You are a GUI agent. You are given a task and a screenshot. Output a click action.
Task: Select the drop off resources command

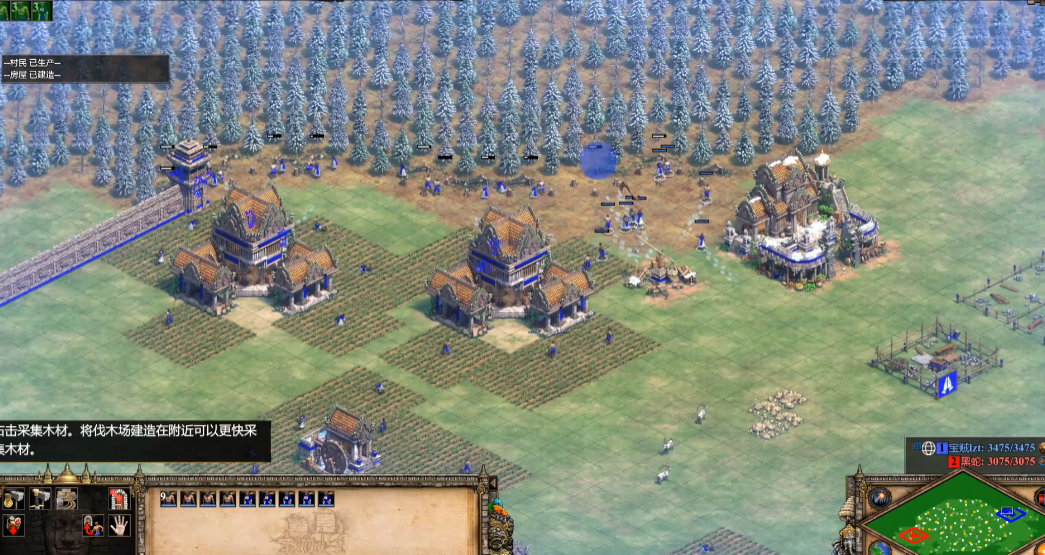14,524
